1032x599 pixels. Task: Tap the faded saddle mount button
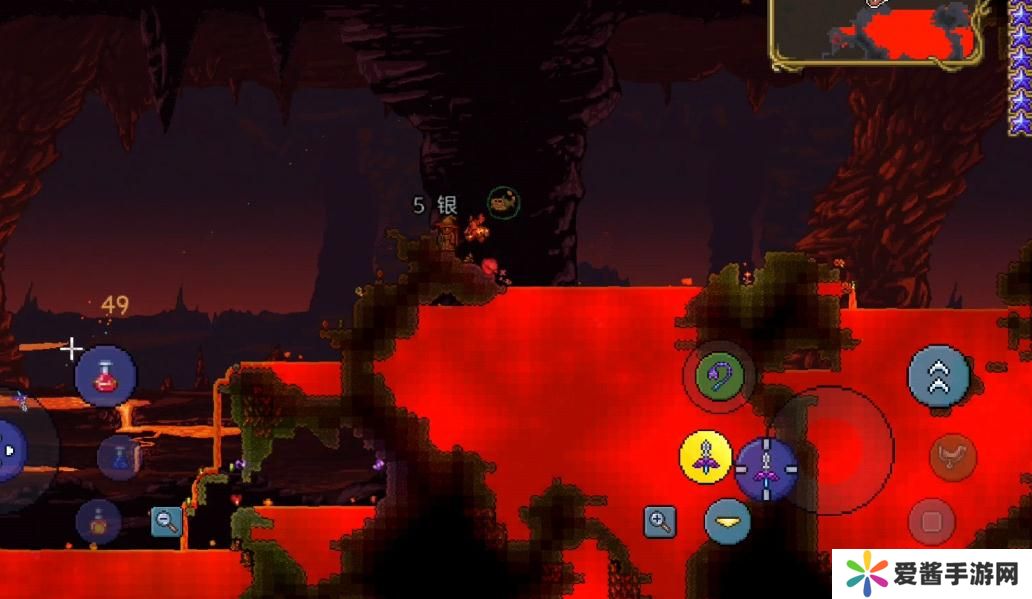pos(952,457)
